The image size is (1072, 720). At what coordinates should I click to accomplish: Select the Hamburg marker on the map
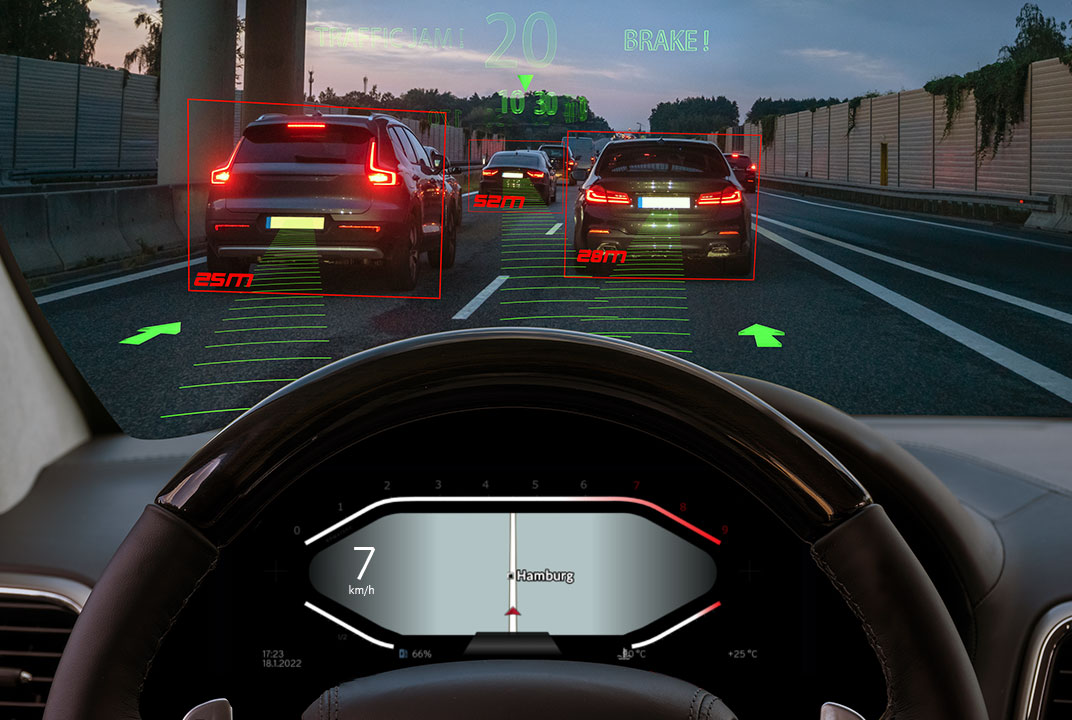click(543, 576)
